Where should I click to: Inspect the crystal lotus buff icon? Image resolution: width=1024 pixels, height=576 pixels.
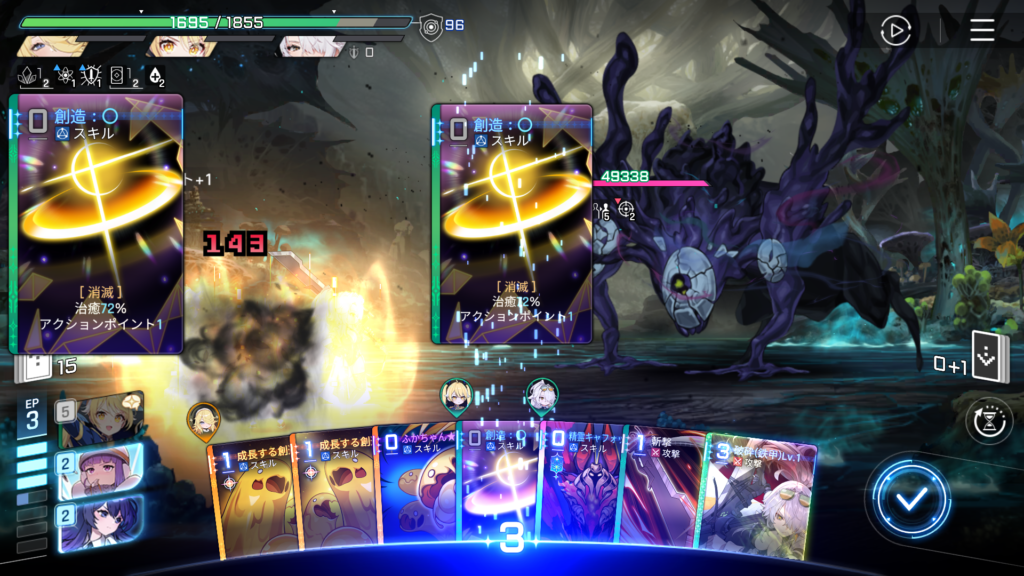(x=29, y=75)
